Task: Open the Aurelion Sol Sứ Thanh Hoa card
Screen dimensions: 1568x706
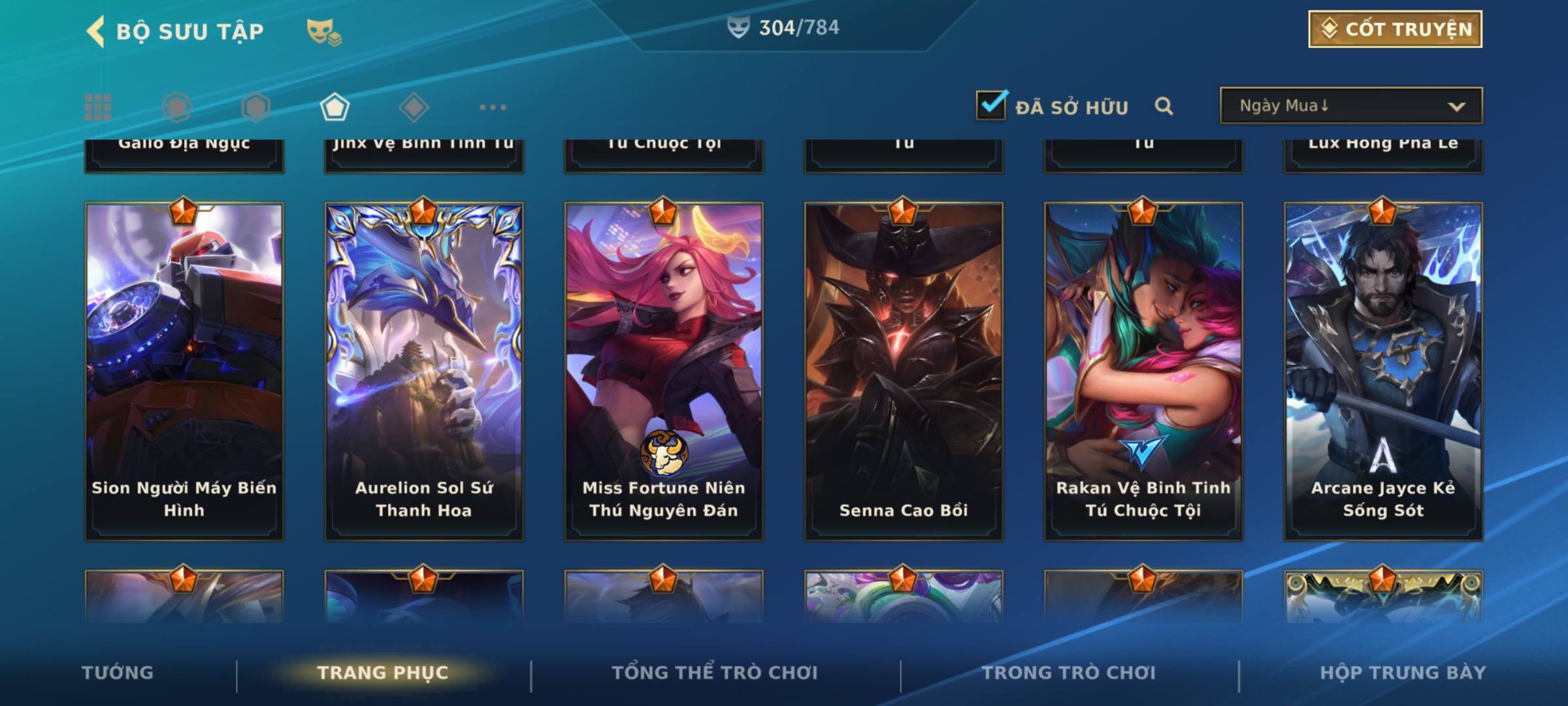Action: (424, 371)
